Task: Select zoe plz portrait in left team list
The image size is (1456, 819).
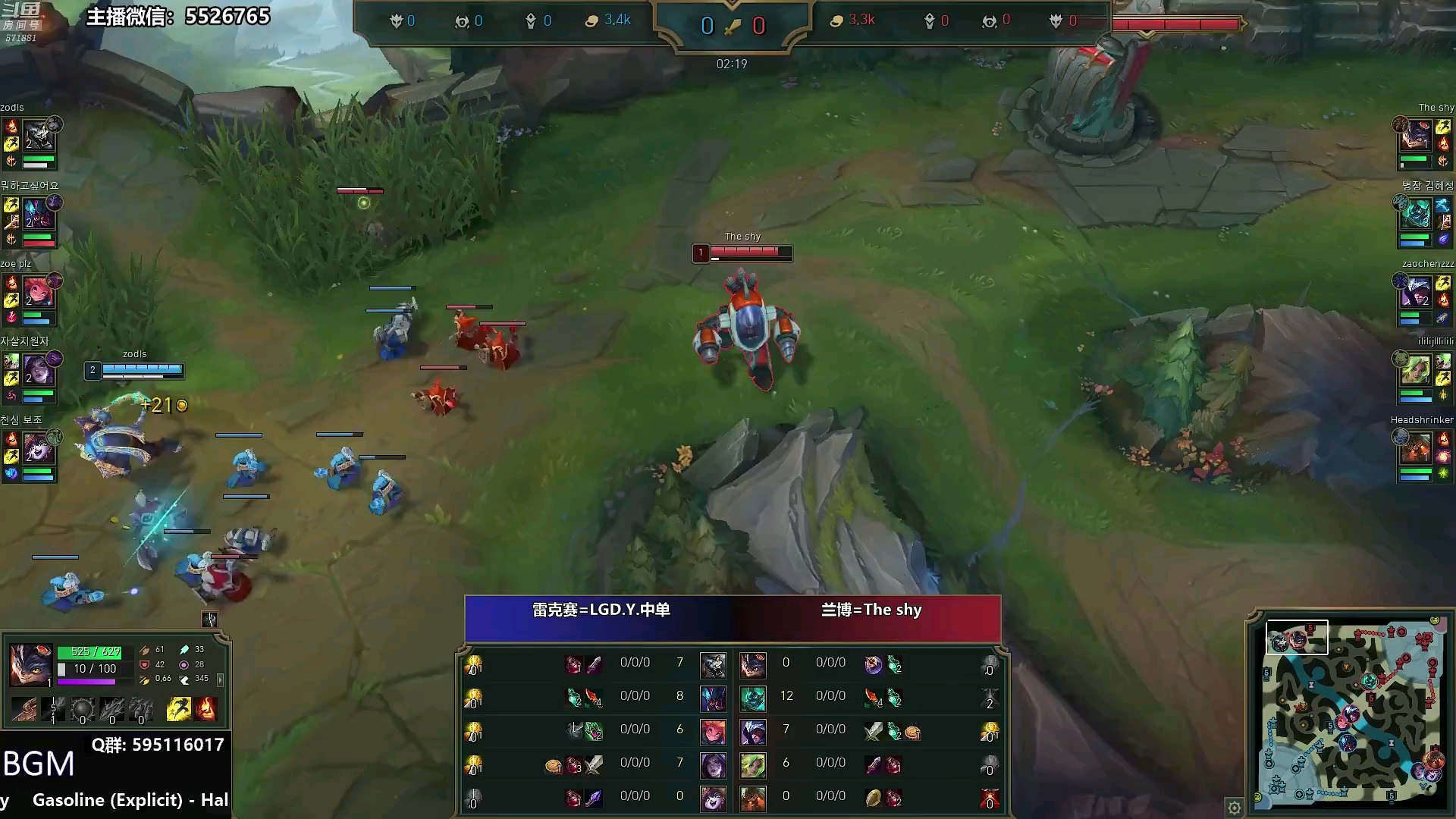Action: click(38, 292)
